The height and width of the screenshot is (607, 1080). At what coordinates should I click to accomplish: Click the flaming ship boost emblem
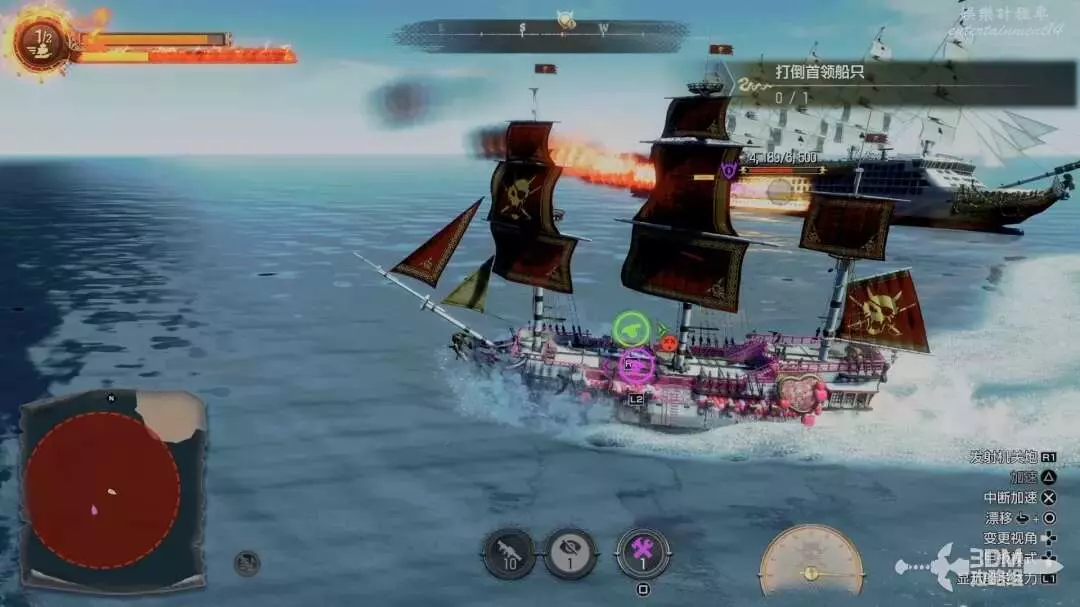42,41
